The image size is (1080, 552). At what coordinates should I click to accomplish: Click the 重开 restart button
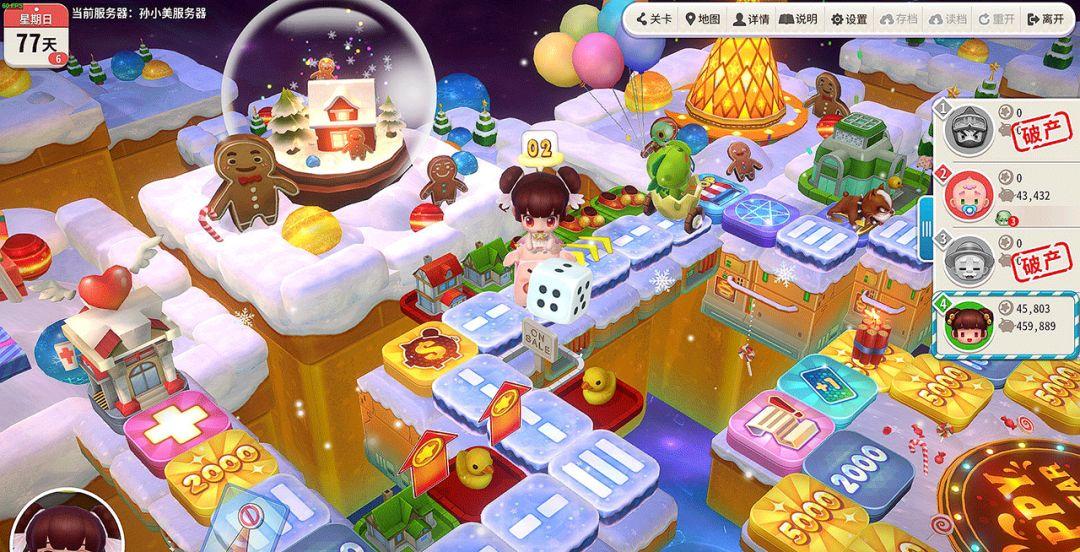point(996,19)
